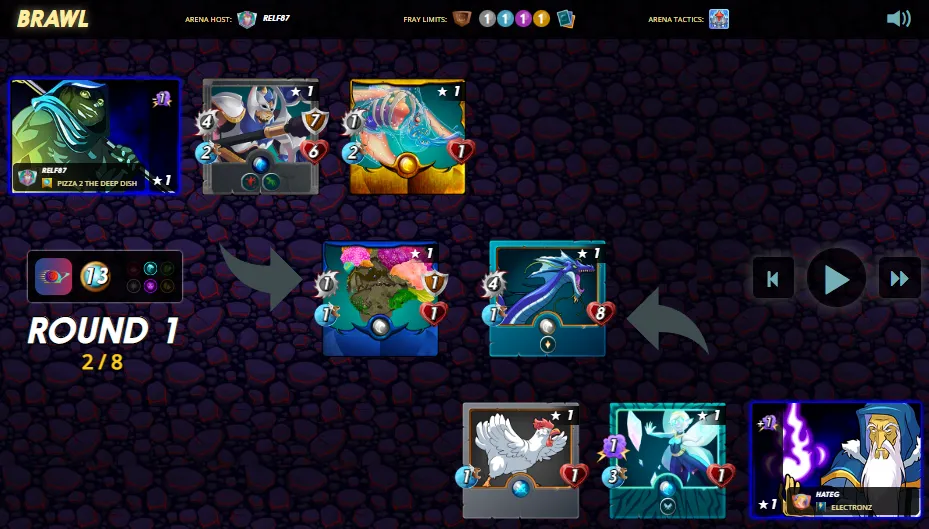Click the 13 mana cap icon
Image resolution: width=929 pixels, height=529 pixels.
95,276
